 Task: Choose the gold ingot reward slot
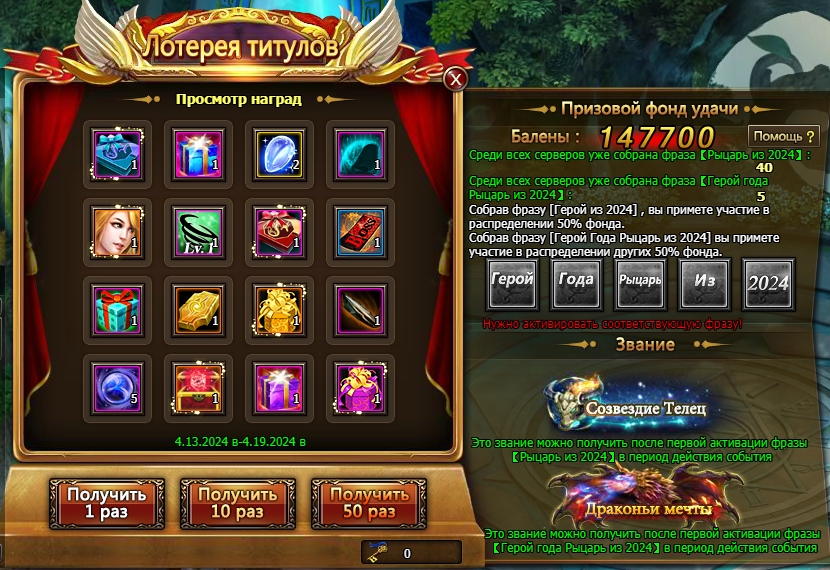tap(196, 309)
